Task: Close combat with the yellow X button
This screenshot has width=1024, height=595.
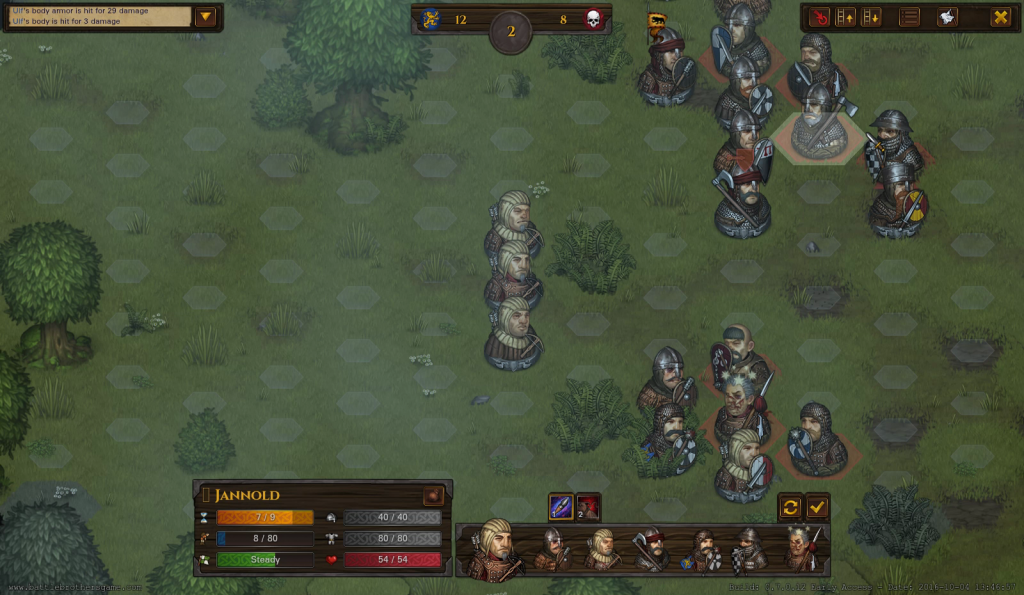Action: [999, 17]
